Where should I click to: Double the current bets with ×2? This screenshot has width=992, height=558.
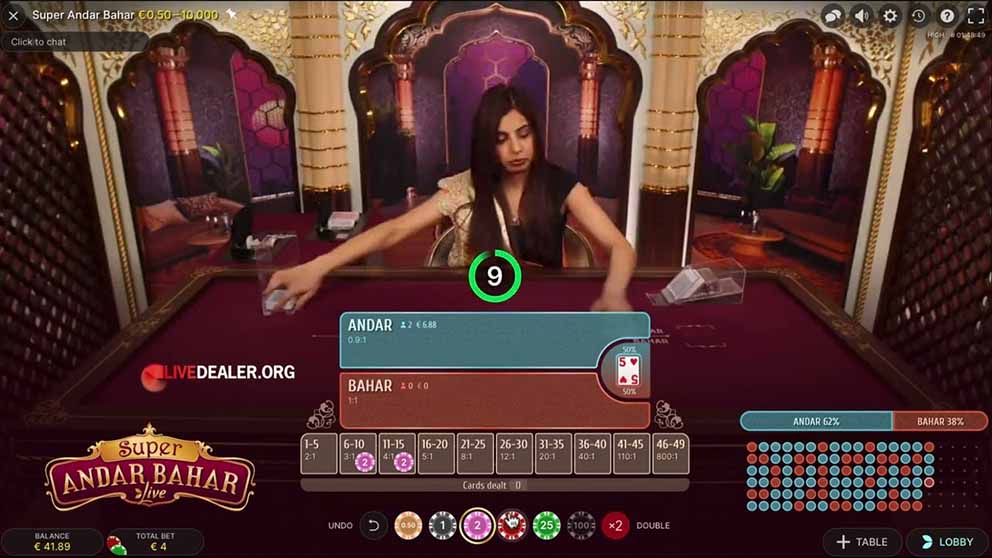click(615, 525)
